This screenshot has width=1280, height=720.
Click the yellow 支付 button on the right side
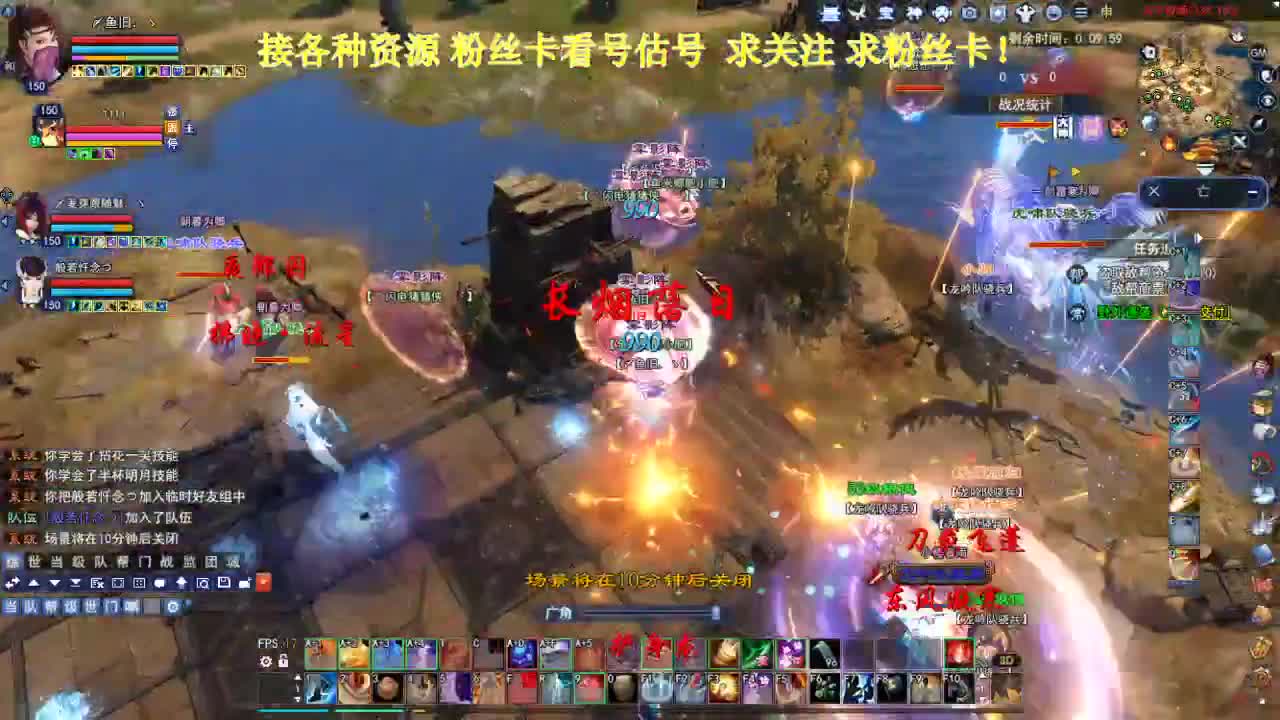coord(1216,314)
